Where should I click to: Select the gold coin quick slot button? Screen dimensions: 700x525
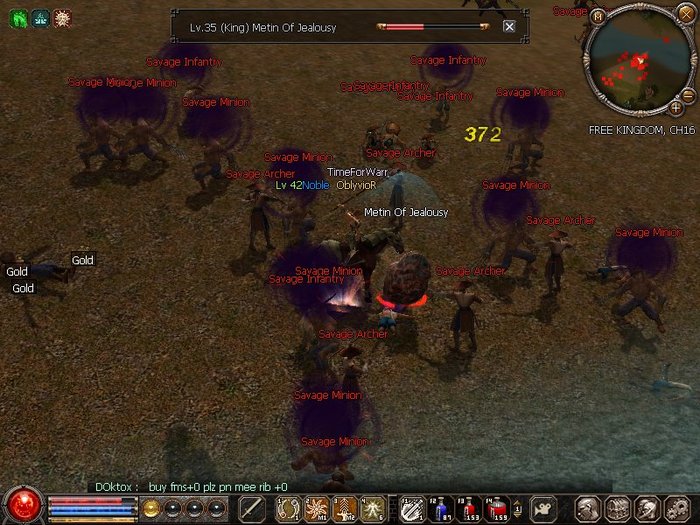point(151,508)
